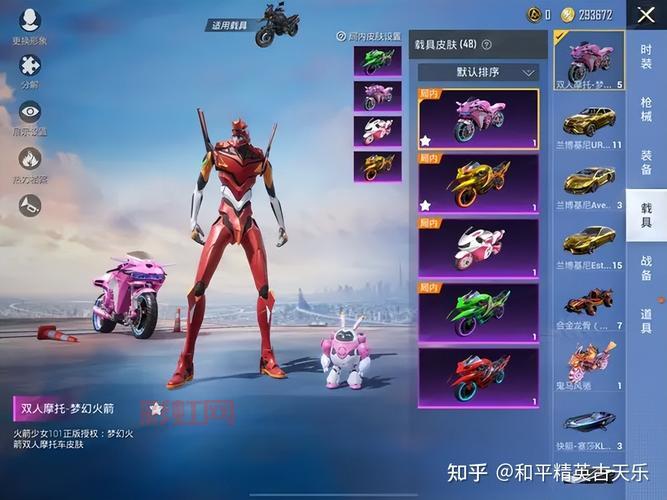Click the flame icon button

29,160
